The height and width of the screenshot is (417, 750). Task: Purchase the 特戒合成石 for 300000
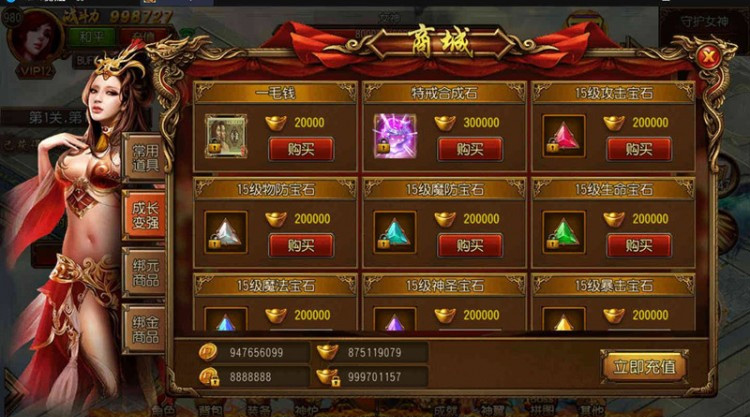(469, 149)
